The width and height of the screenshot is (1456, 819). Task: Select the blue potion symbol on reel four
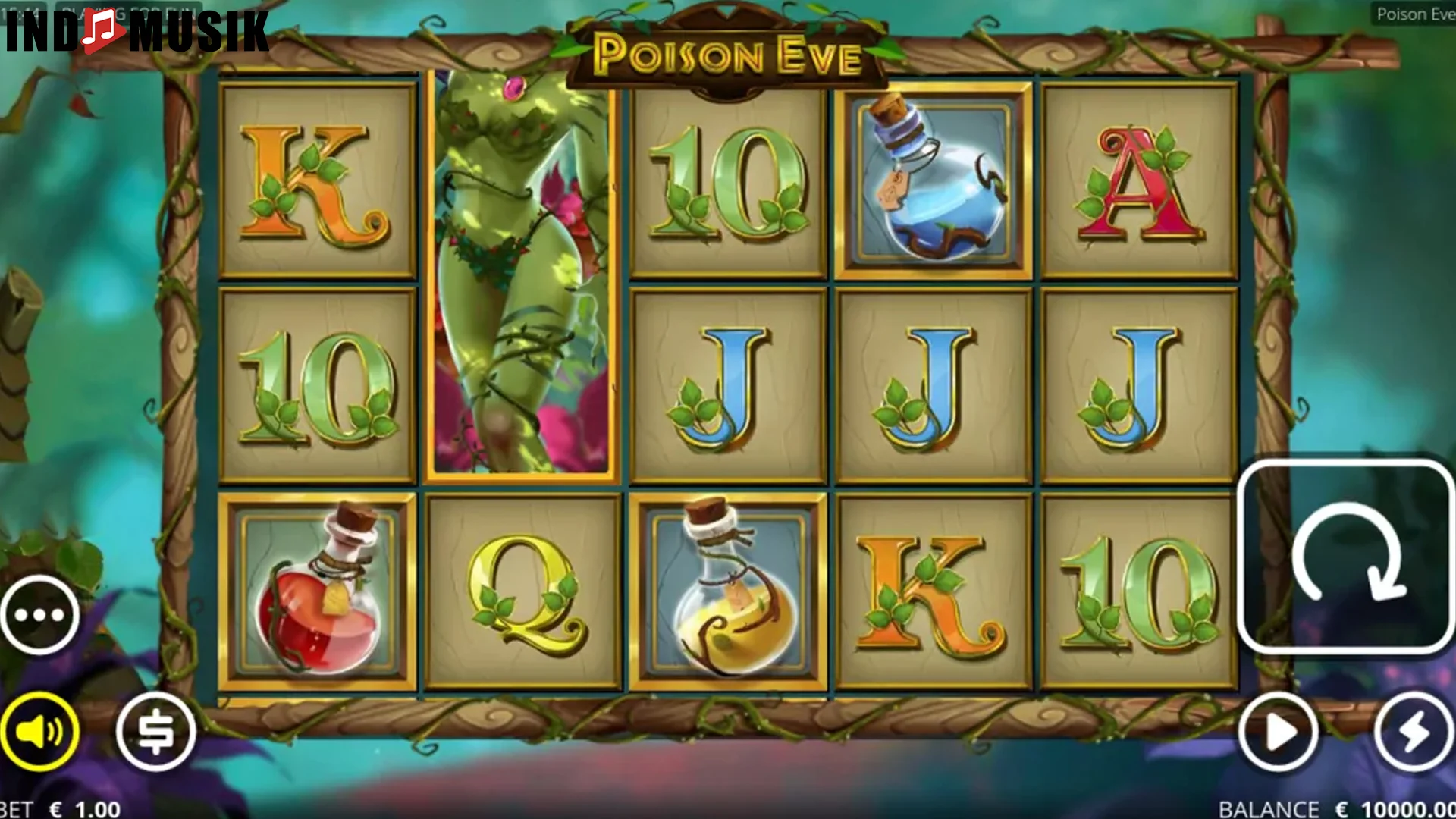(931, 174)
